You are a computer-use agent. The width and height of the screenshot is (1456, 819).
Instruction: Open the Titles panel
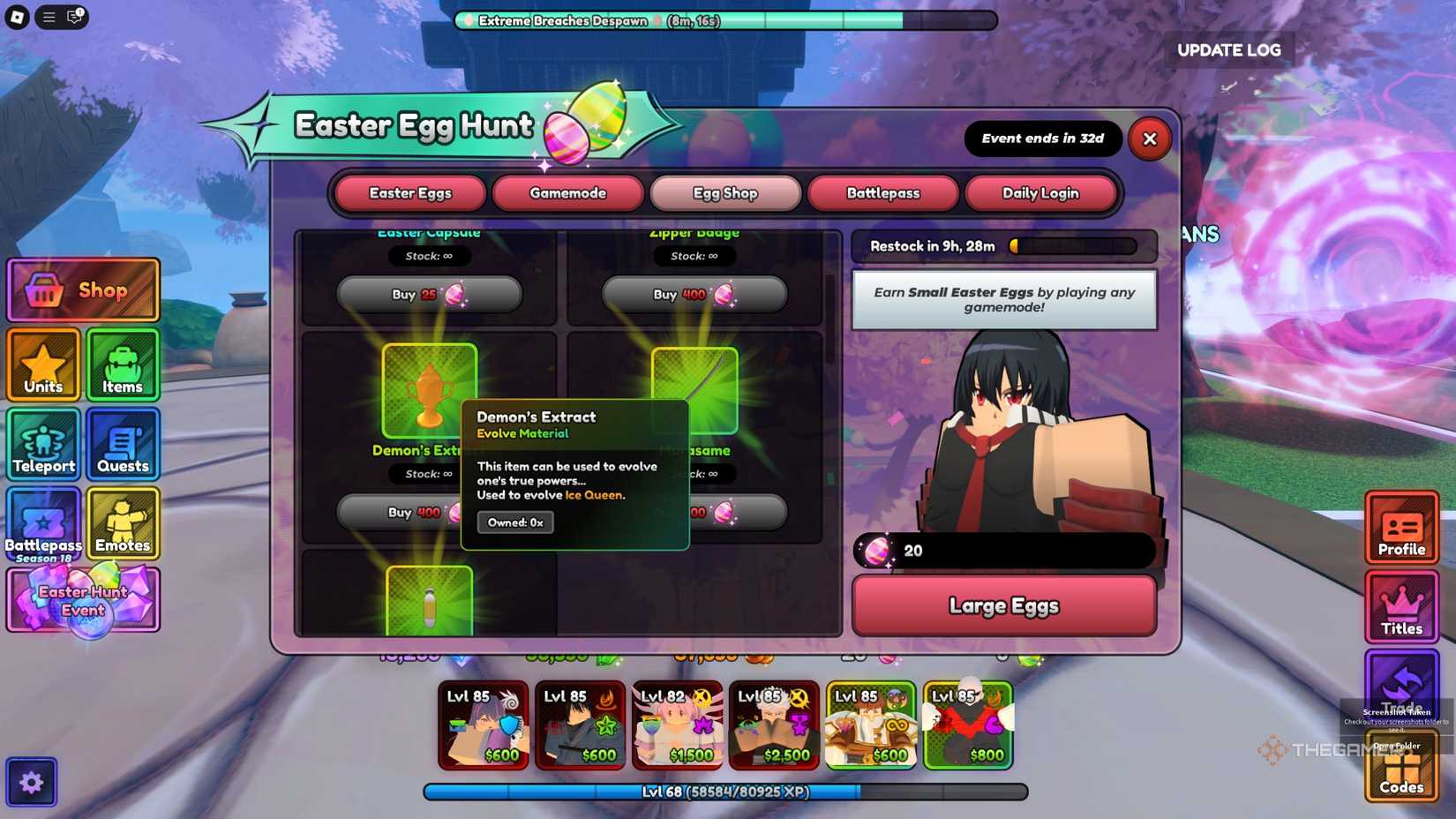1401,607
